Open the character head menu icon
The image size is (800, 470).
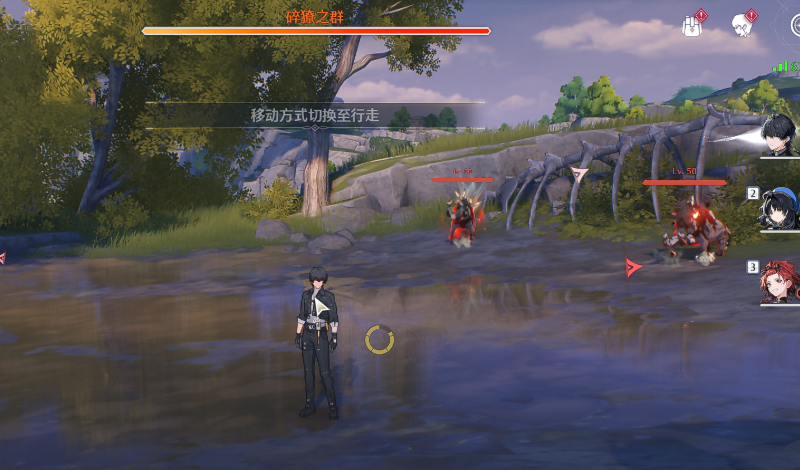[741, 25]
